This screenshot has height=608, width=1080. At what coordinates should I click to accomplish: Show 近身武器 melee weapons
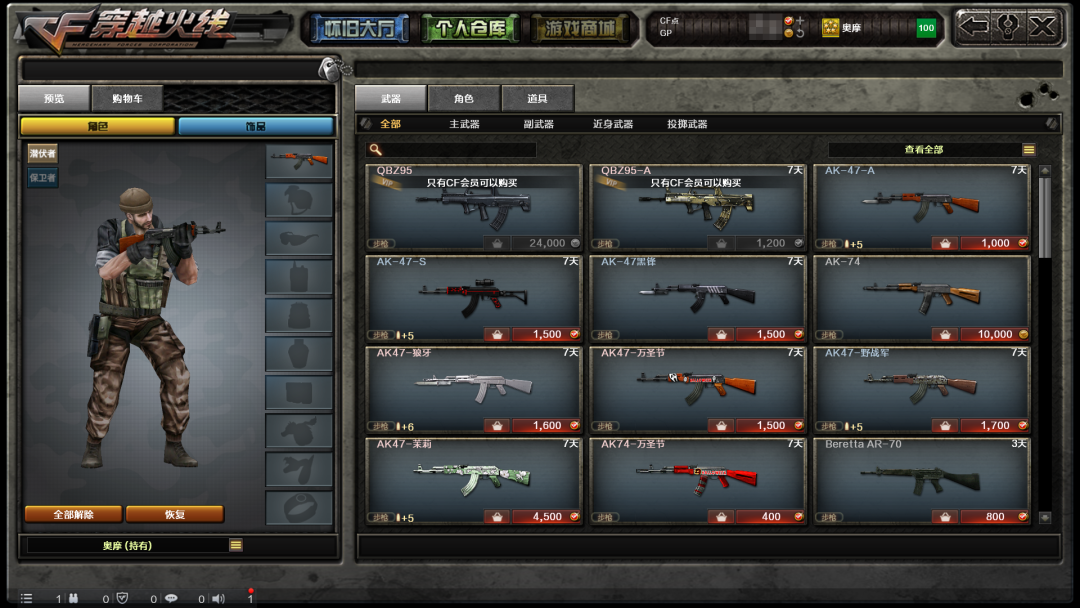tap(612, 124)
